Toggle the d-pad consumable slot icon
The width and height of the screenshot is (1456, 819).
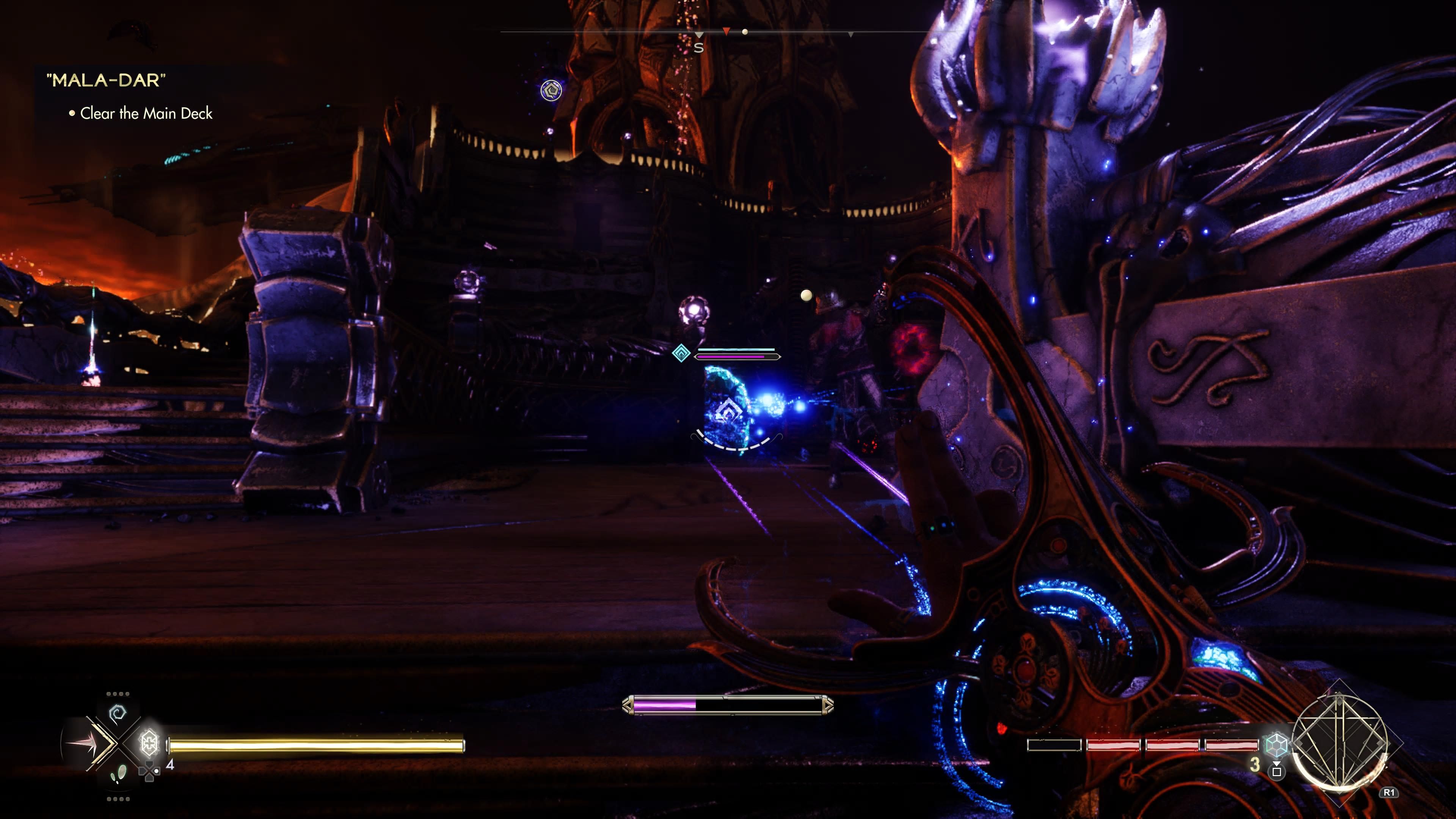150,770
